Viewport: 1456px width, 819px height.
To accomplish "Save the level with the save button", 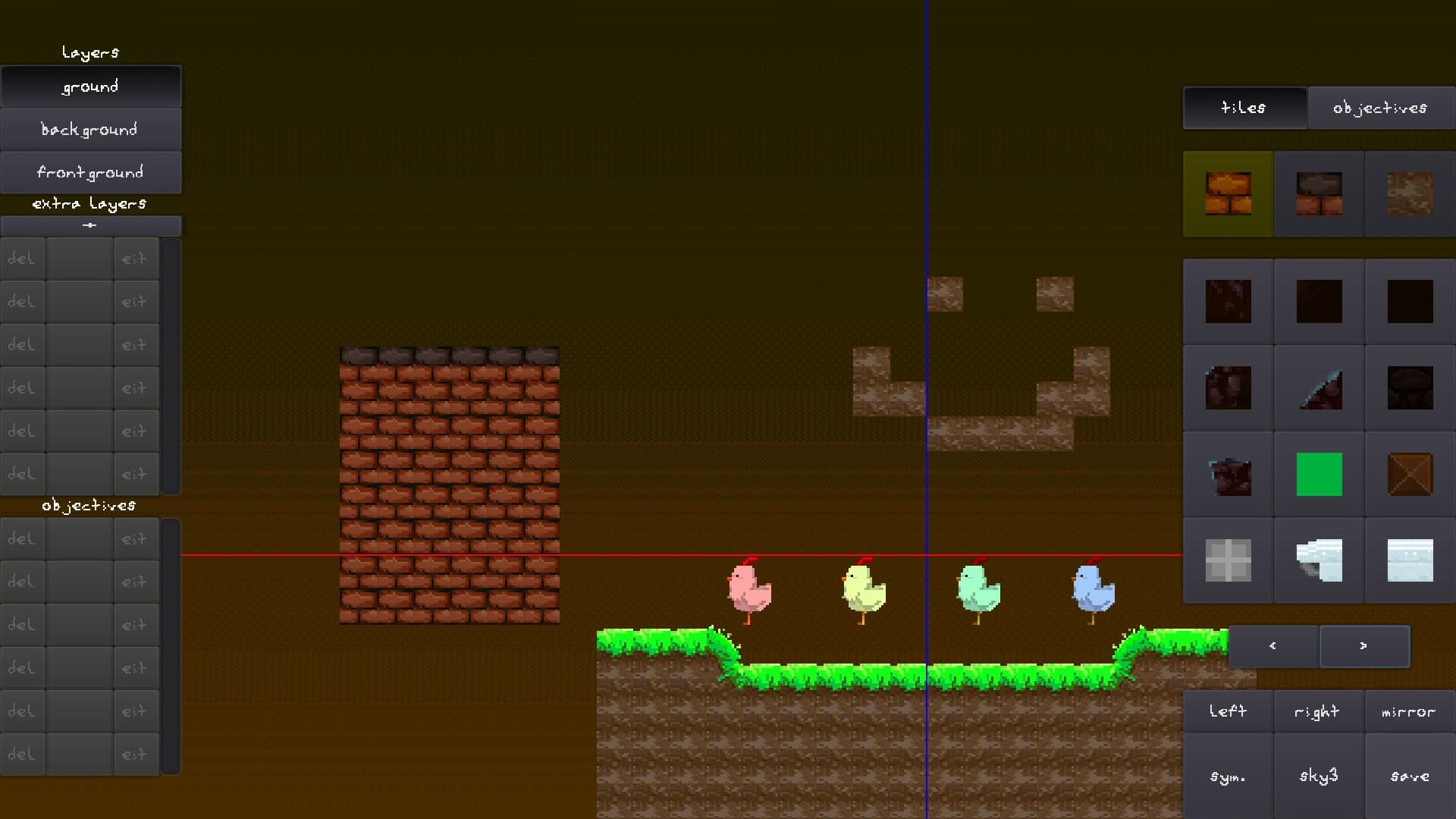I will click(x=1409, y=775).
